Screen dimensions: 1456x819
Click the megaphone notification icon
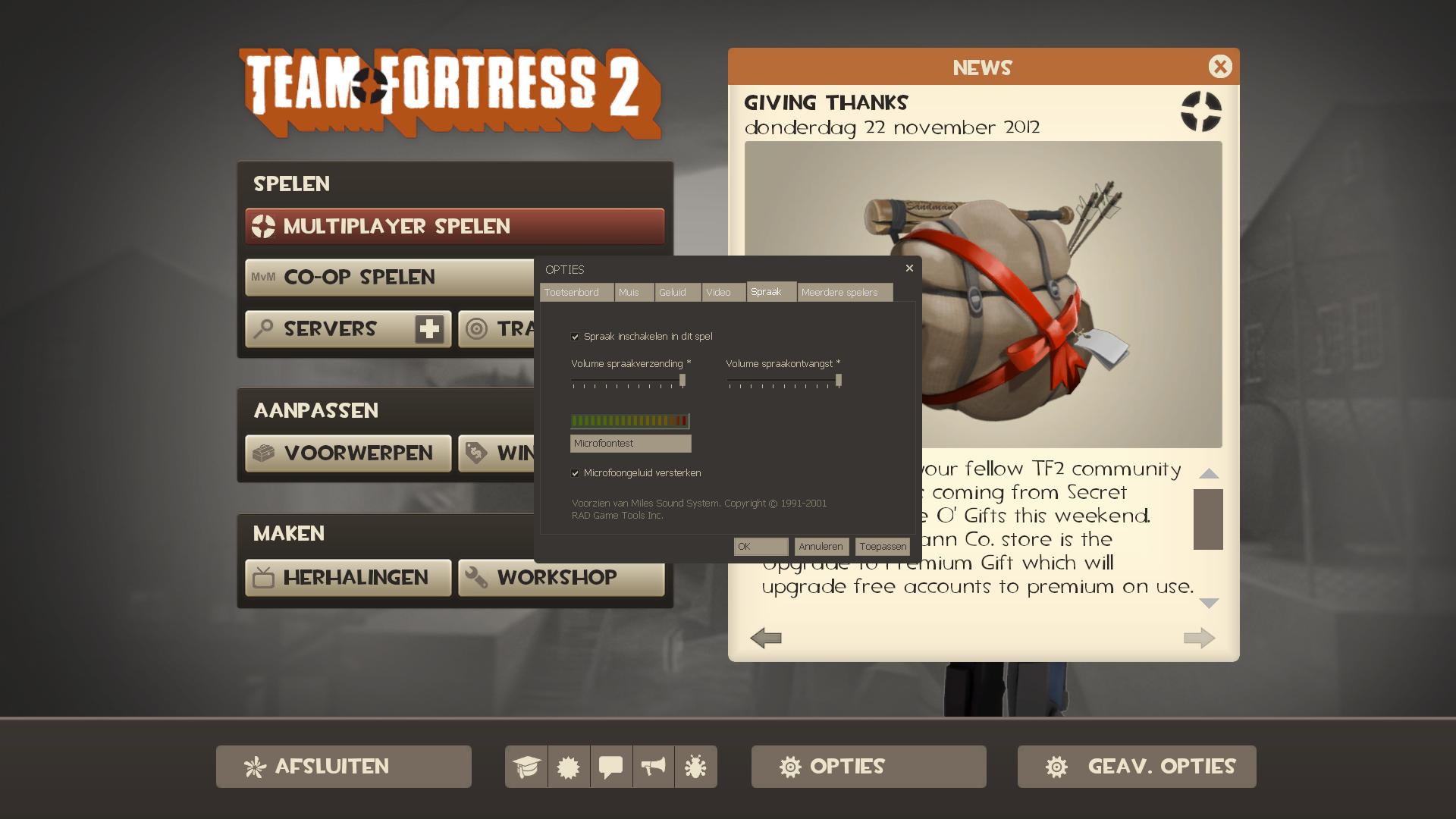654,766
